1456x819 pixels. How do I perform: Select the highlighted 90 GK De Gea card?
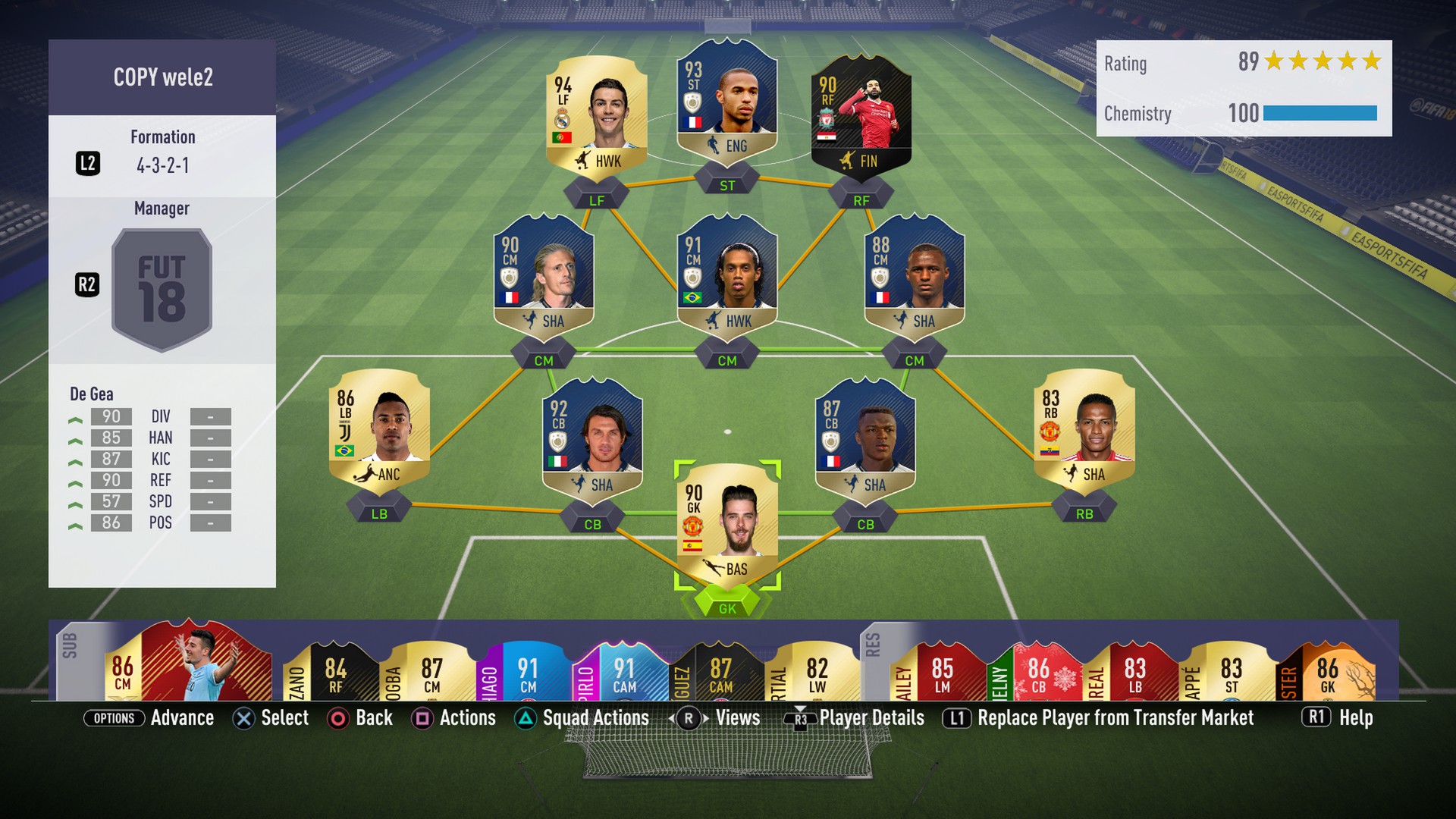[726, 525]
